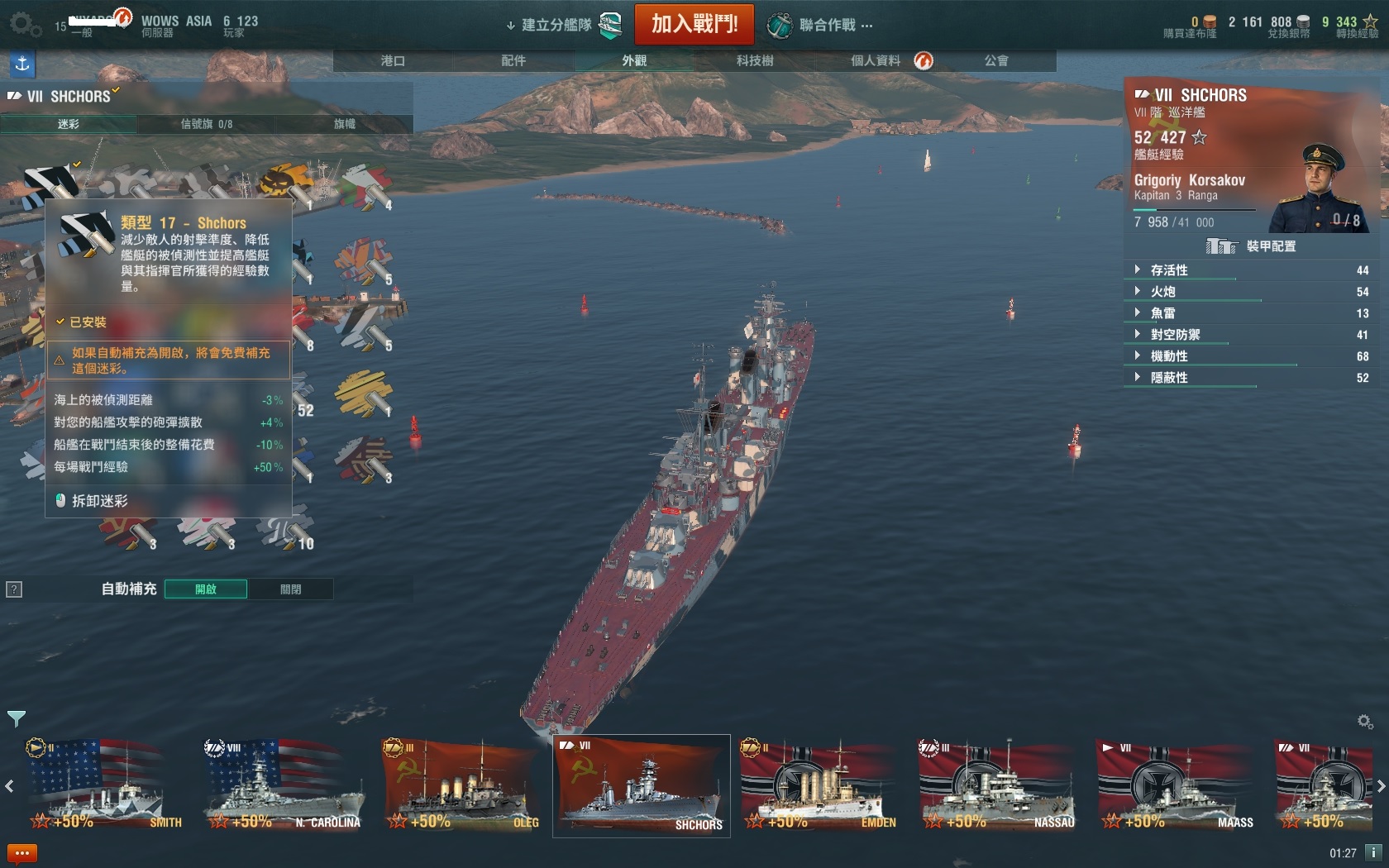Select the Emden ship thumbnail

[819, 785]
